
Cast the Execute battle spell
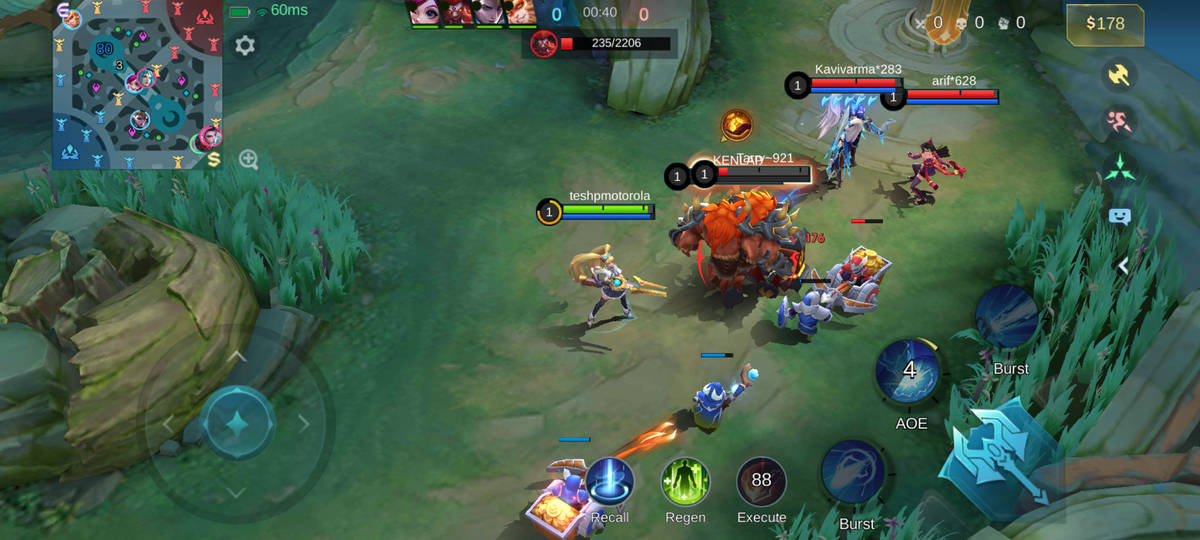click(761, 482)
